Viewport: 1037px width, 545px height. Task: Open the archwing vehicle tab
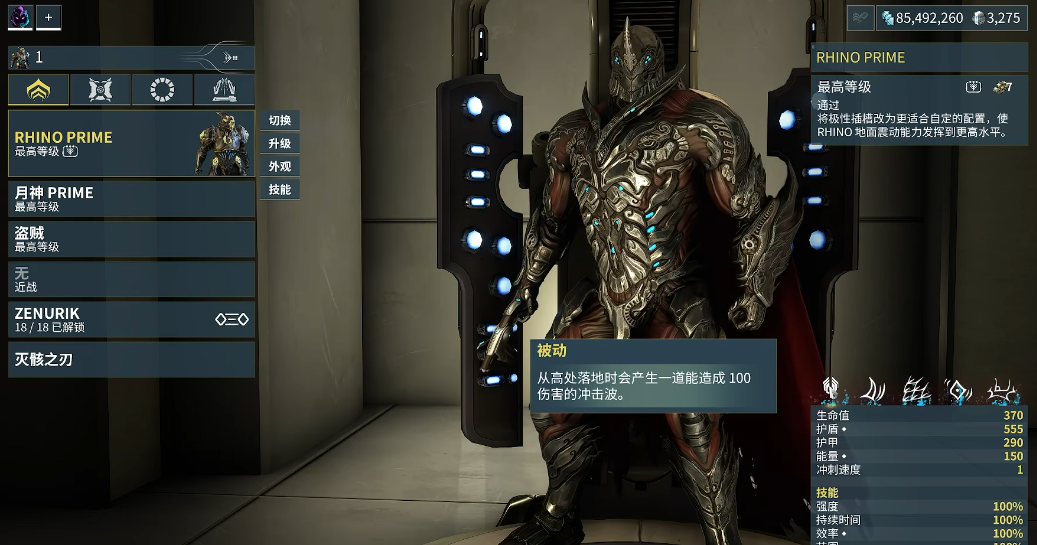point(224,91)
